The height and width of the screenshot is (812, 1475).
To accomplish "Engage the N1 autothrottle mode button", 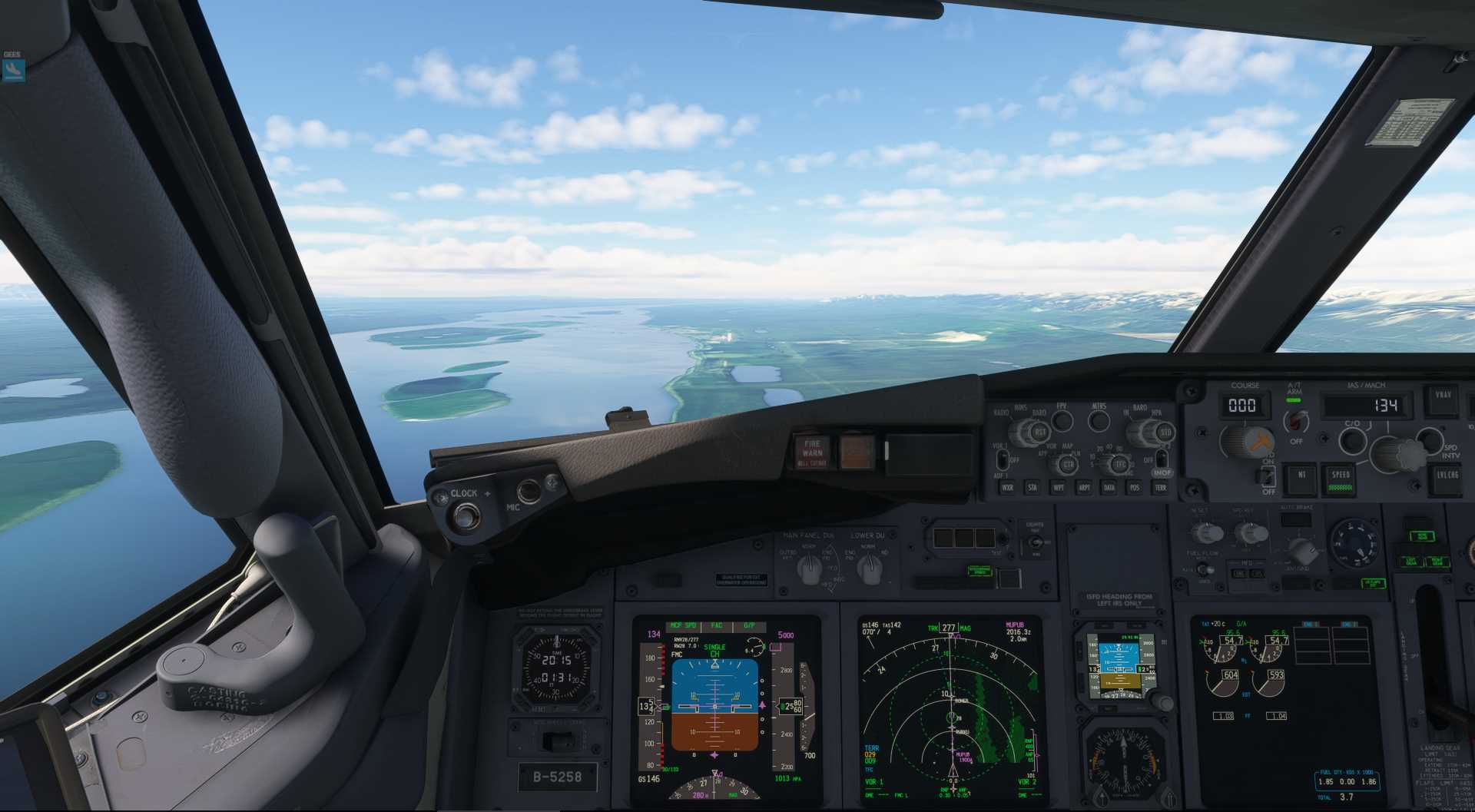I will click(1301, 476).
